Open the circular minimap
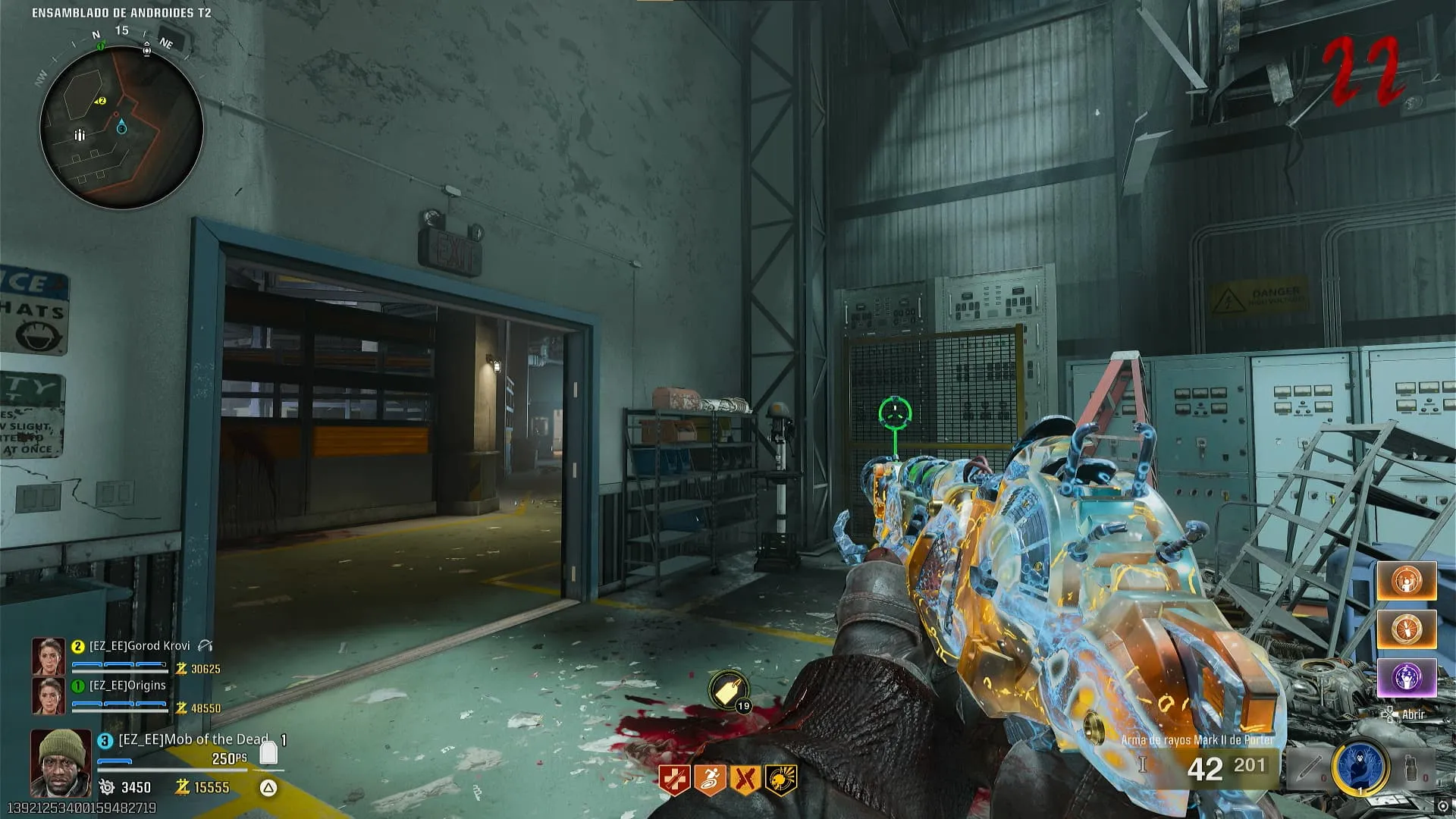The height and width of the screenshot is (819, 1456). 121,127
